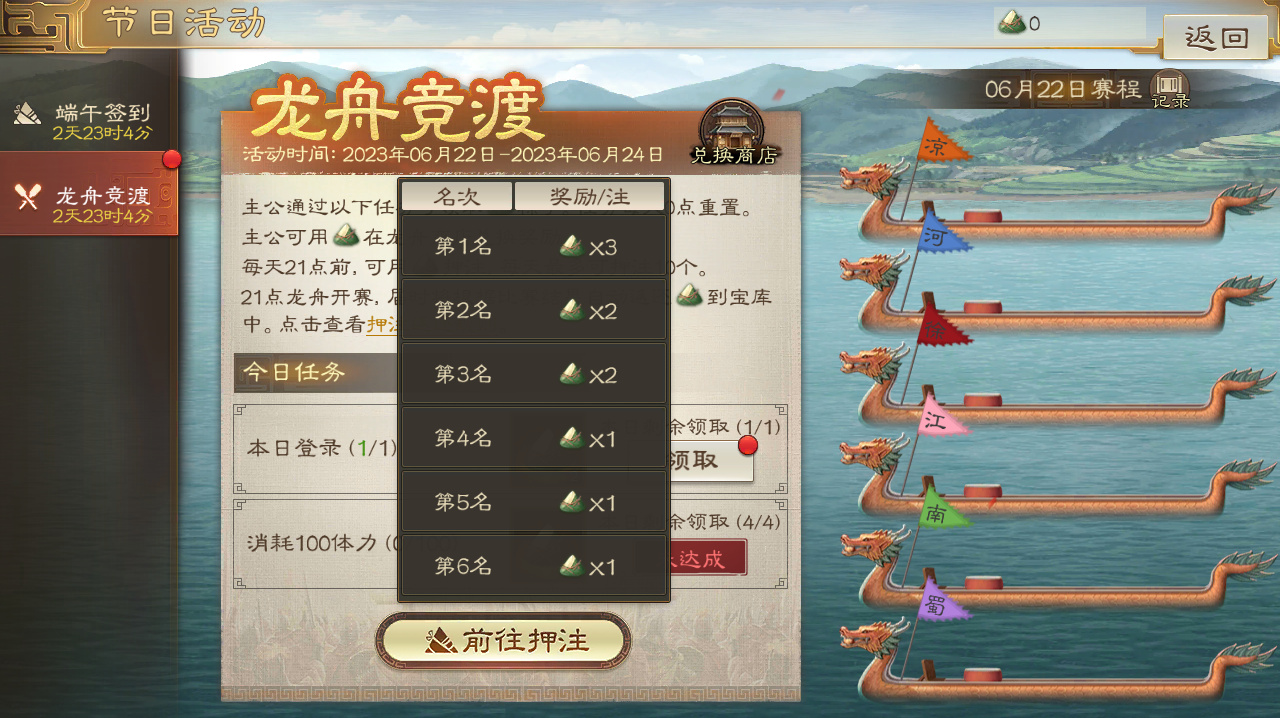Open the 兑换商店 exchange shop
This screenshot has width=1280, height=718.
pos(735,133)
